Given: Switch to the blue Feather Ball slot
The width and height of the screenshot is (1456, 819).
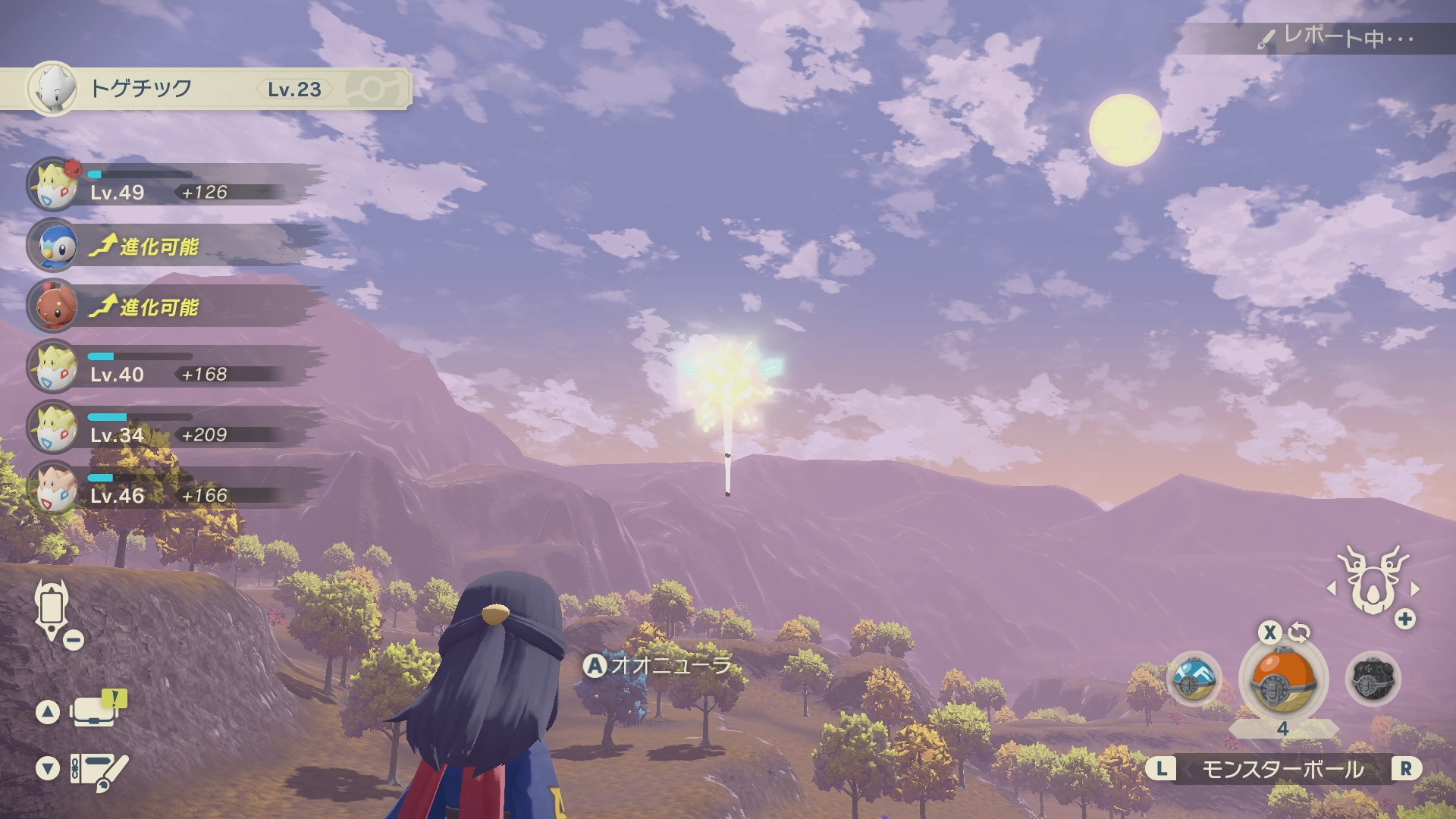Looking at the screenshot, I should click(x=1194, y=679).
